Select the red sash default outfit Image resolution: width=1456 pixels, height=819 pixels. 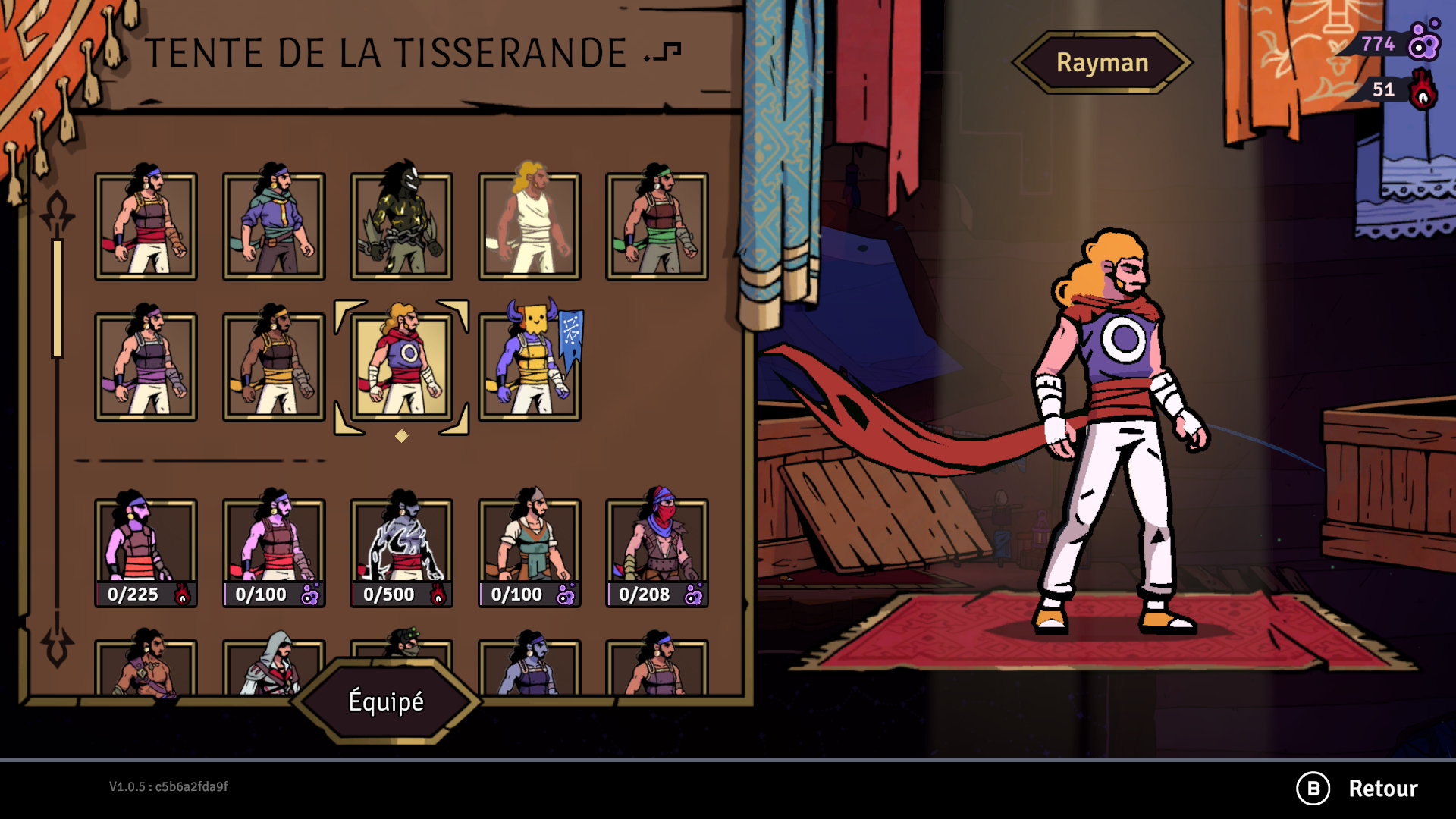point(146,226)
